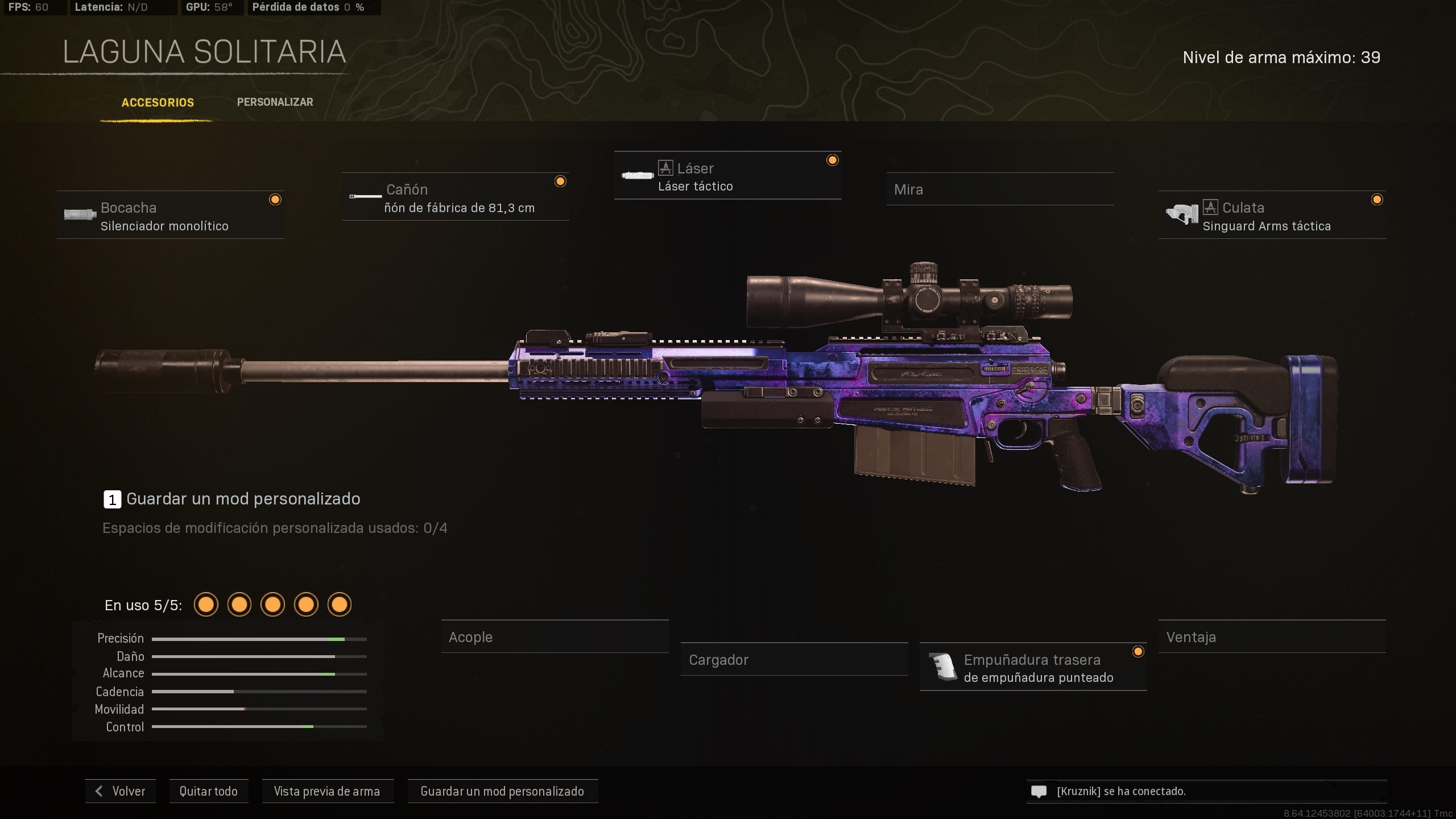Select the Silenciador monolítico muzzle icon
Image resolution: width=1456 pixels, height=819 pixels.
[80, 215]
